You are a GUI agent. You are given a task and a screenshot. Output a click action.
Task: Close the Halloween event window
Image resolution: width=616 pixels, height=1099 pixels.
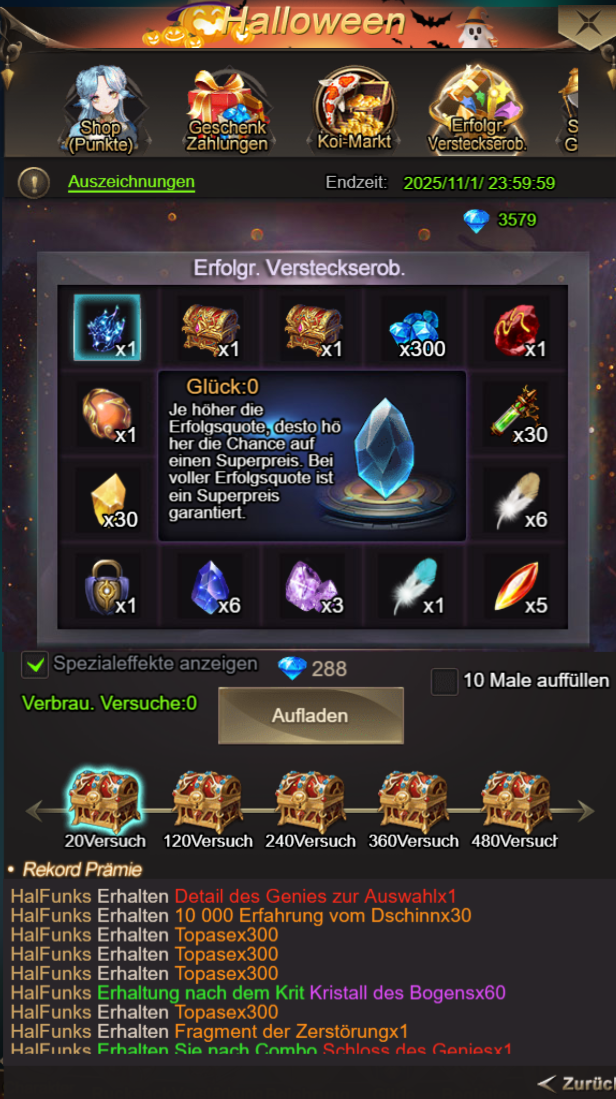coord(587,25)
